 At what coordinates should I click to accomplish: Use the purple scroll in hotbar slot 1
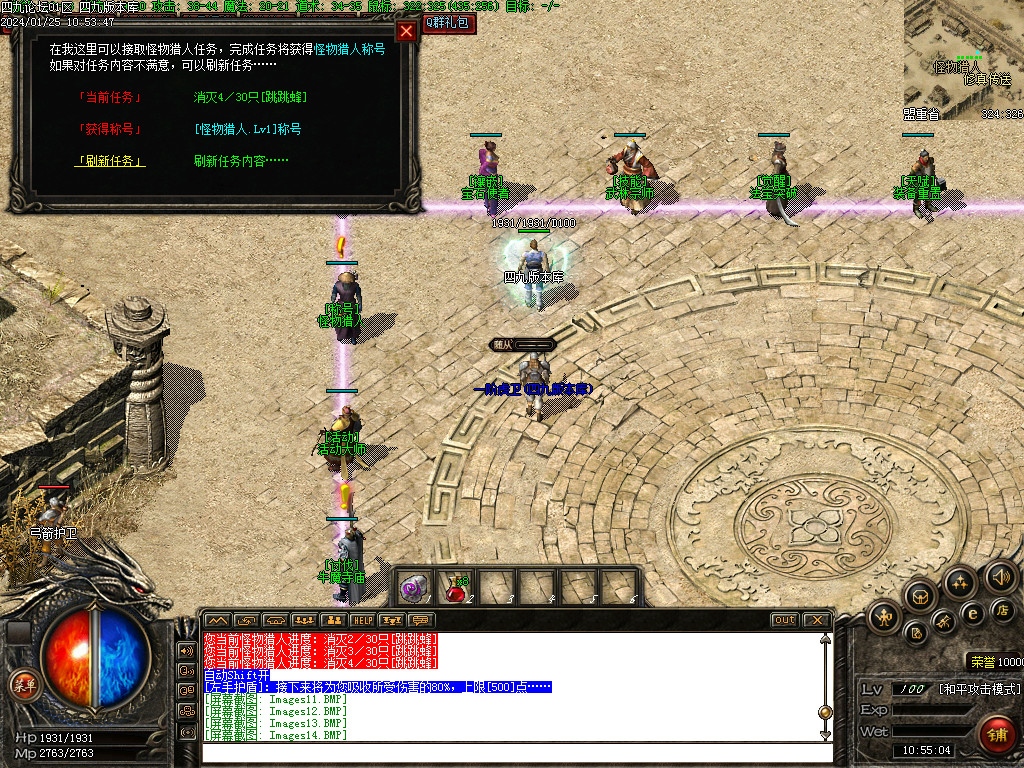[x=414, y=588]
